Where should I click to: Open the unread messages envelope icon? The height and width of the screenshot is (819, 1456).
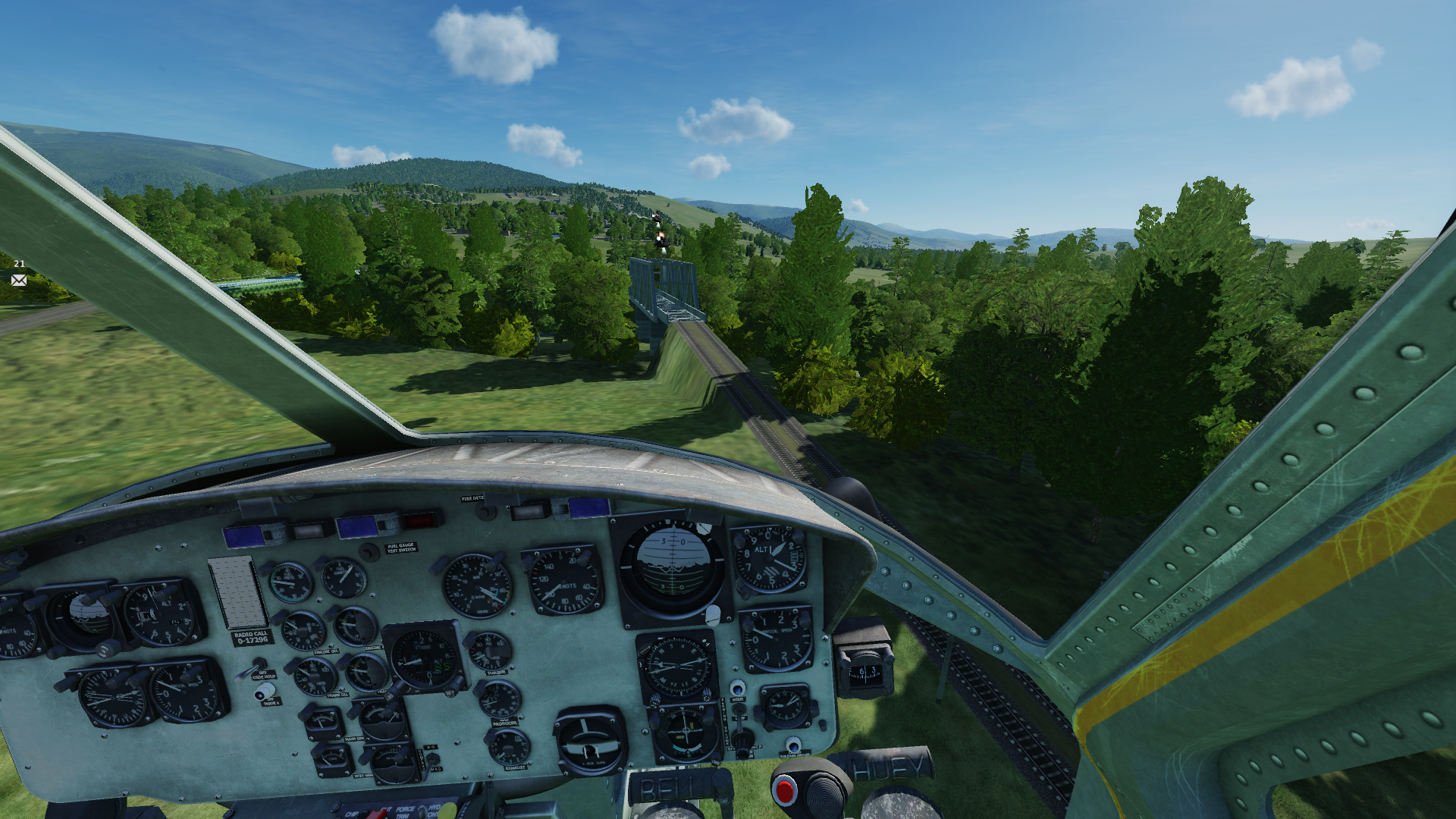click(19, 281)
